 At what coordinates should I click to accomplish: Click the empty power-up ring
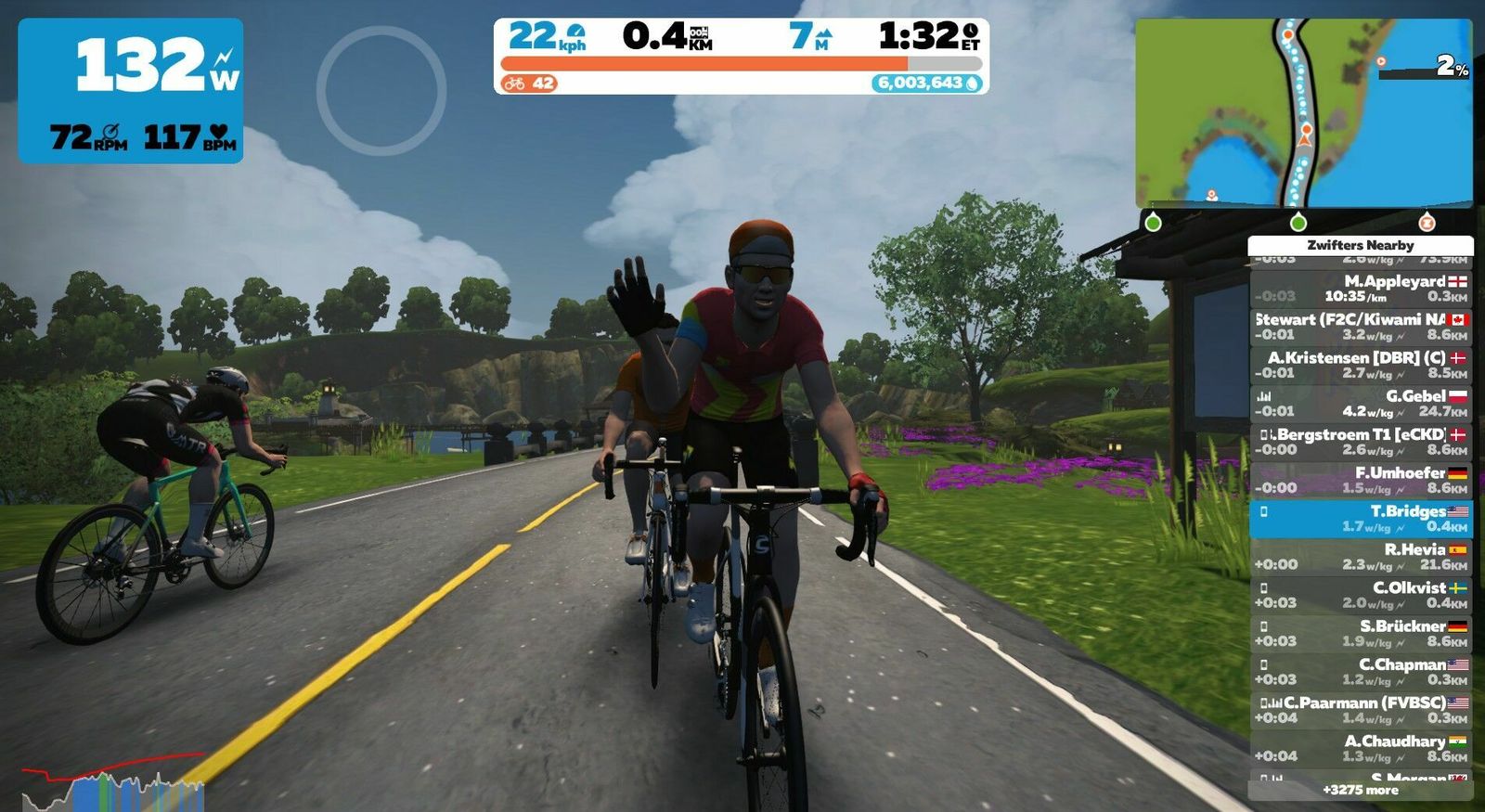pos(381,90)
